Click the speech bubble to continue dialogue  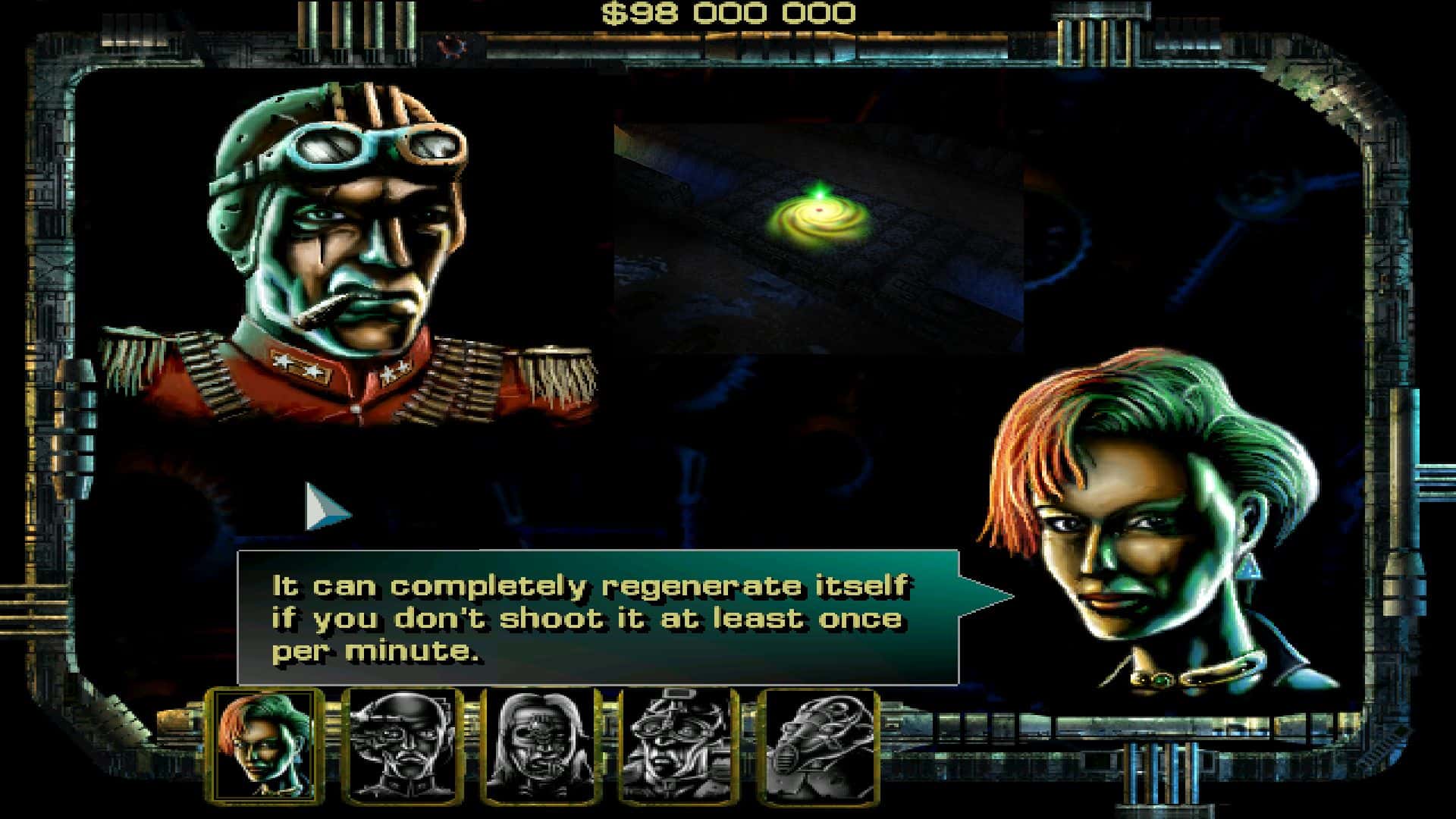[x=598, y=617]
